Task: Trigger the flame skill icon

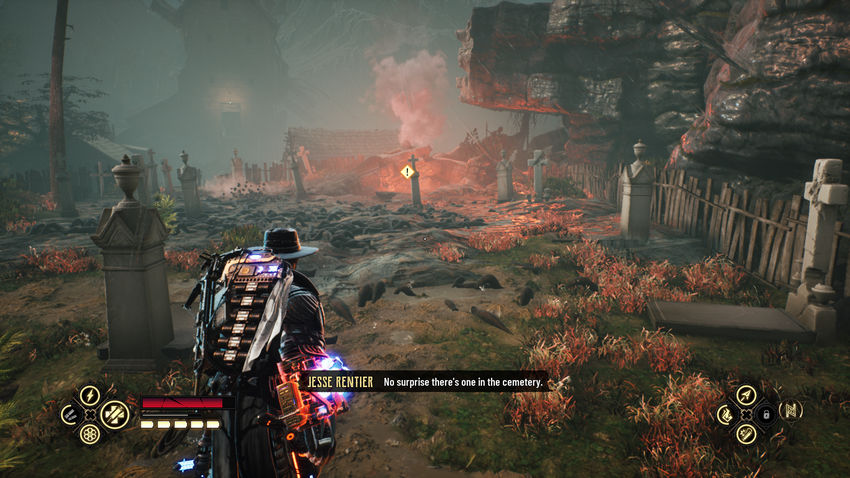Action: [x=725, y=413]
